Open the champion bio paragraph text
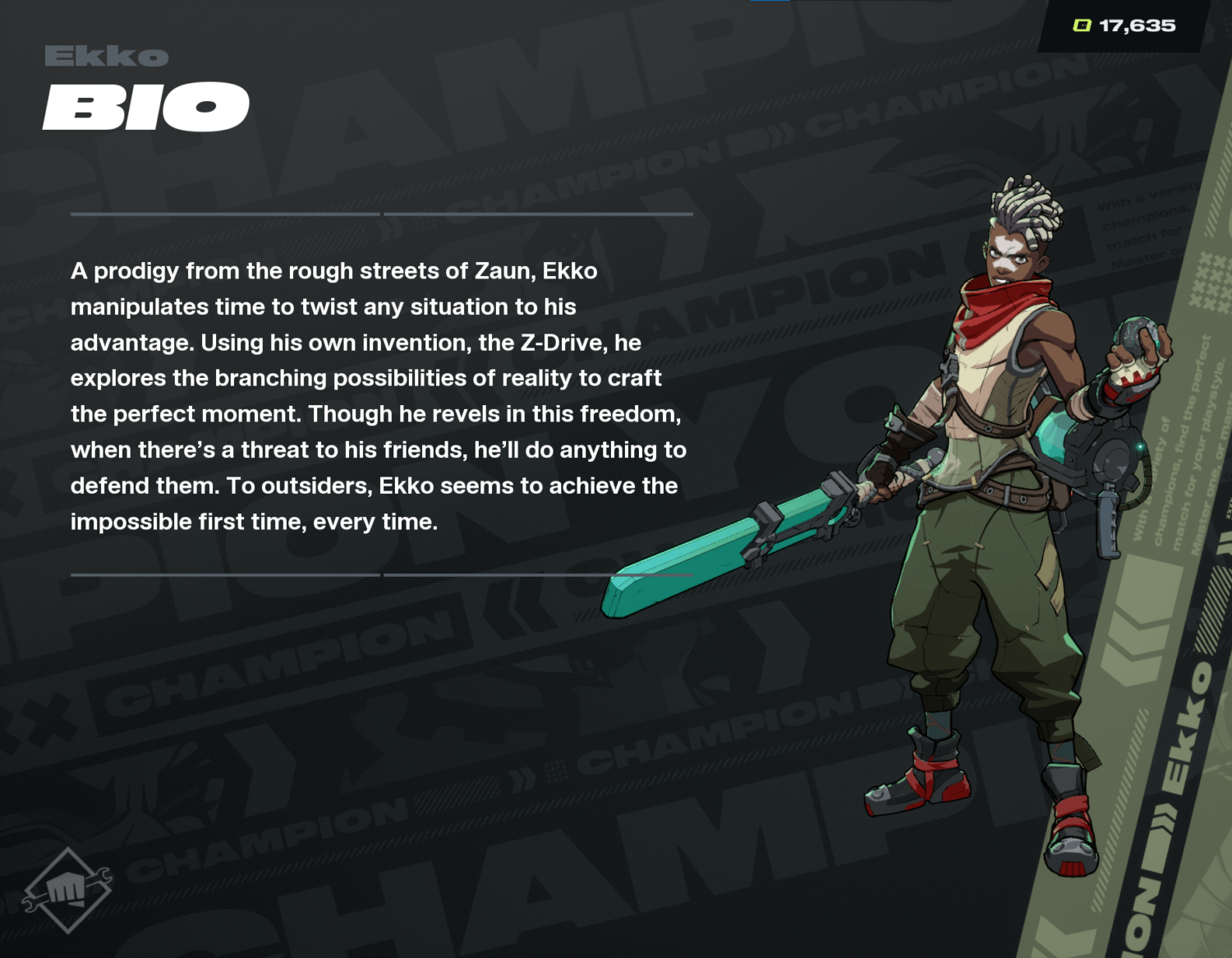Image resolution: width=1232 pixels, height=958 pixels. (378, 394)
